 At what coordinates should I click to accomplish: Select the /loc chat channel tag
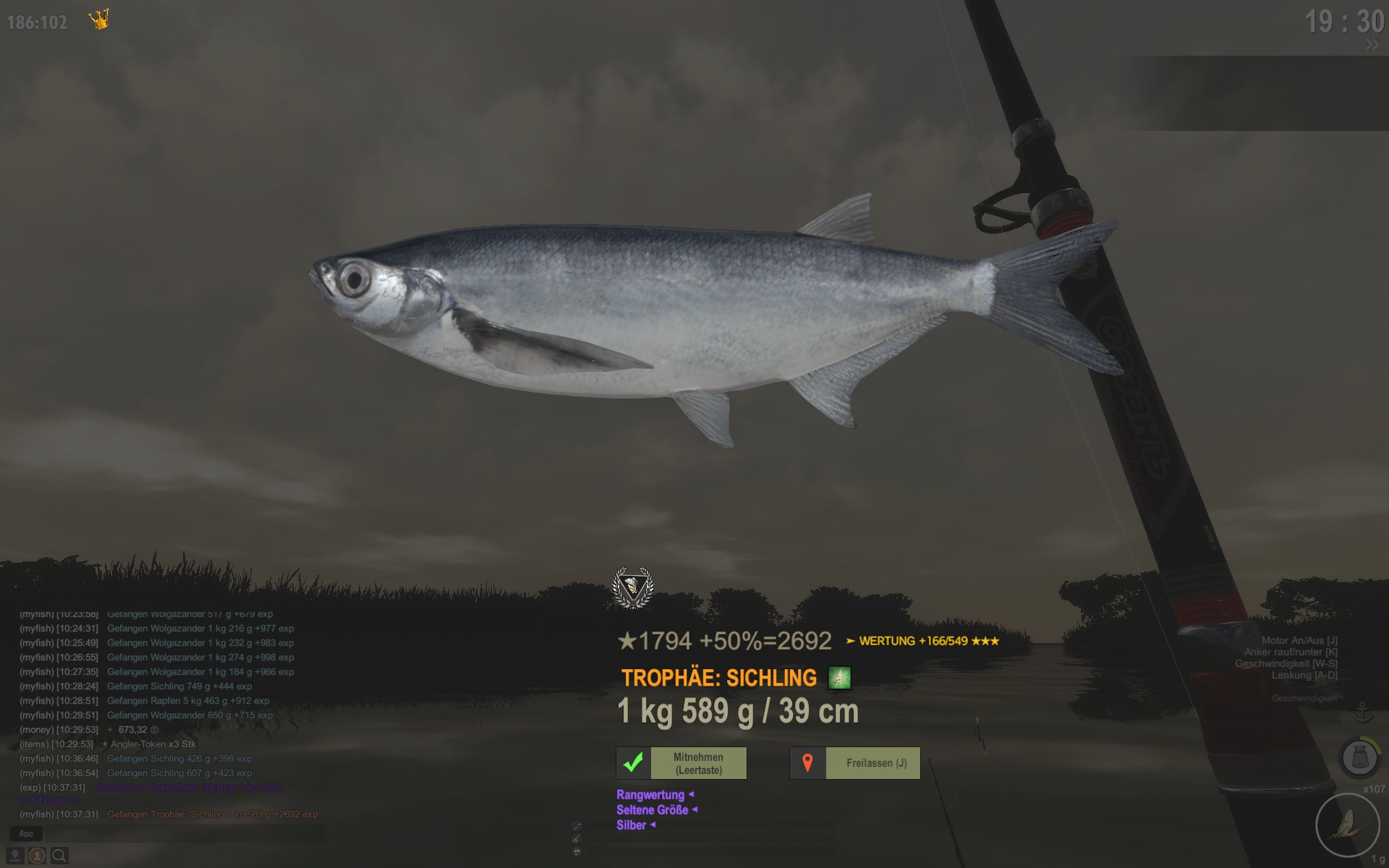26,834
